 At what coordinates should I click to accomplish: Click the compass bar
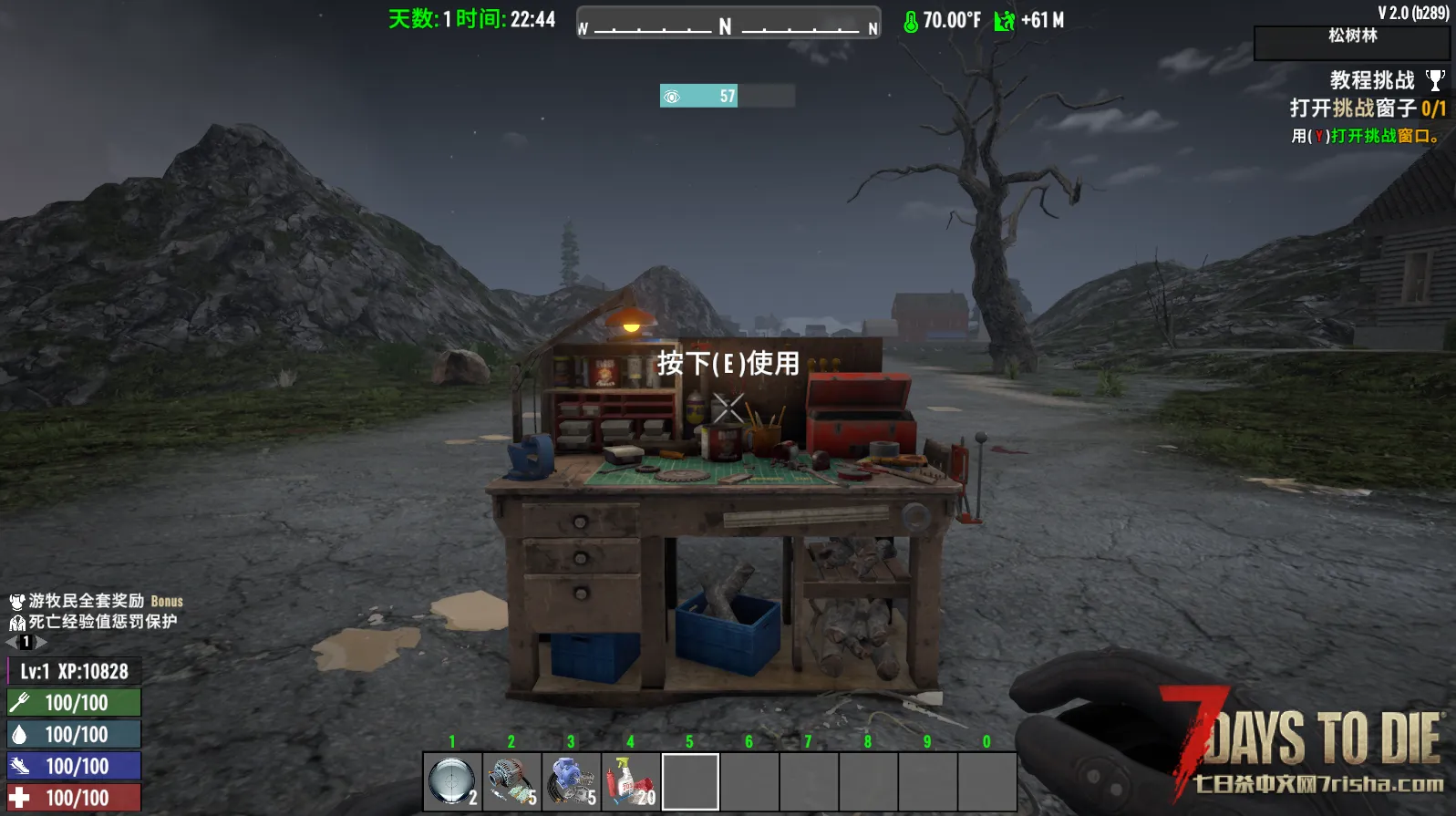(x=728, y=25)
